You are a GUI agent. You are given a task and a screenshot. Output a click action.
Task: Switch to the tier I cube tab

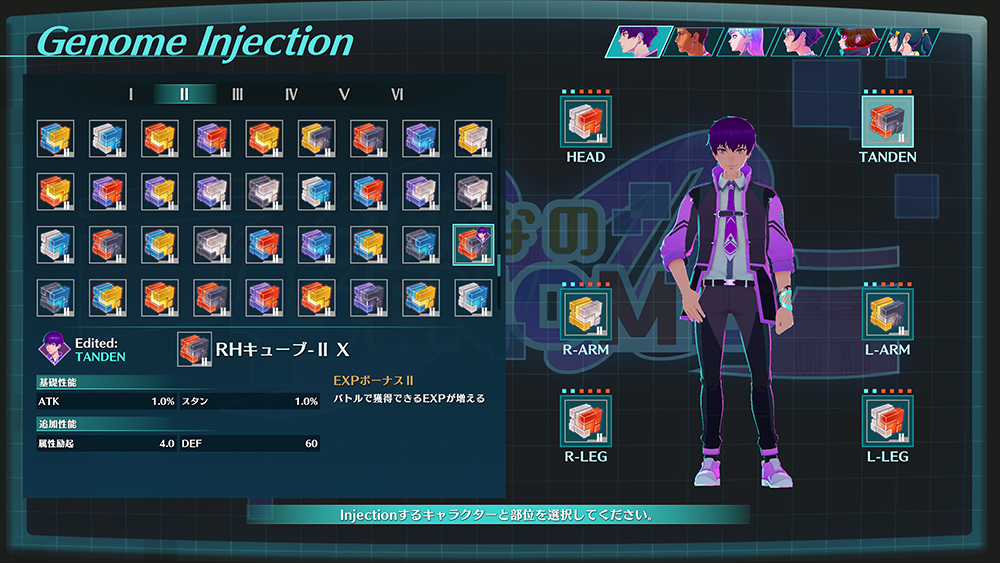(x=131, y=94)
